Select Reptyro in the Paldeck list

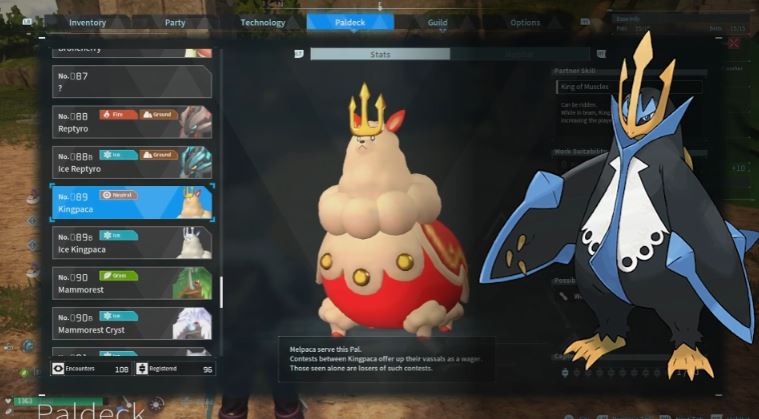[x=131, y=121]
